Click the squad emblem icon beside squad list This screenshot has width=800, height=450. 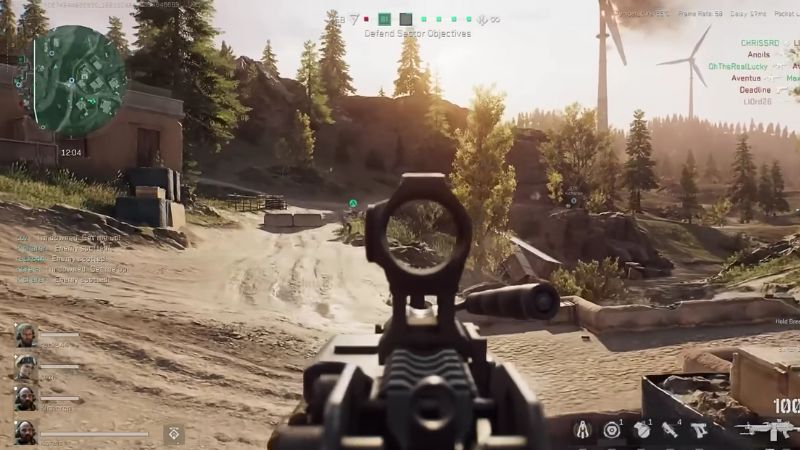click(x=173, y=433)
